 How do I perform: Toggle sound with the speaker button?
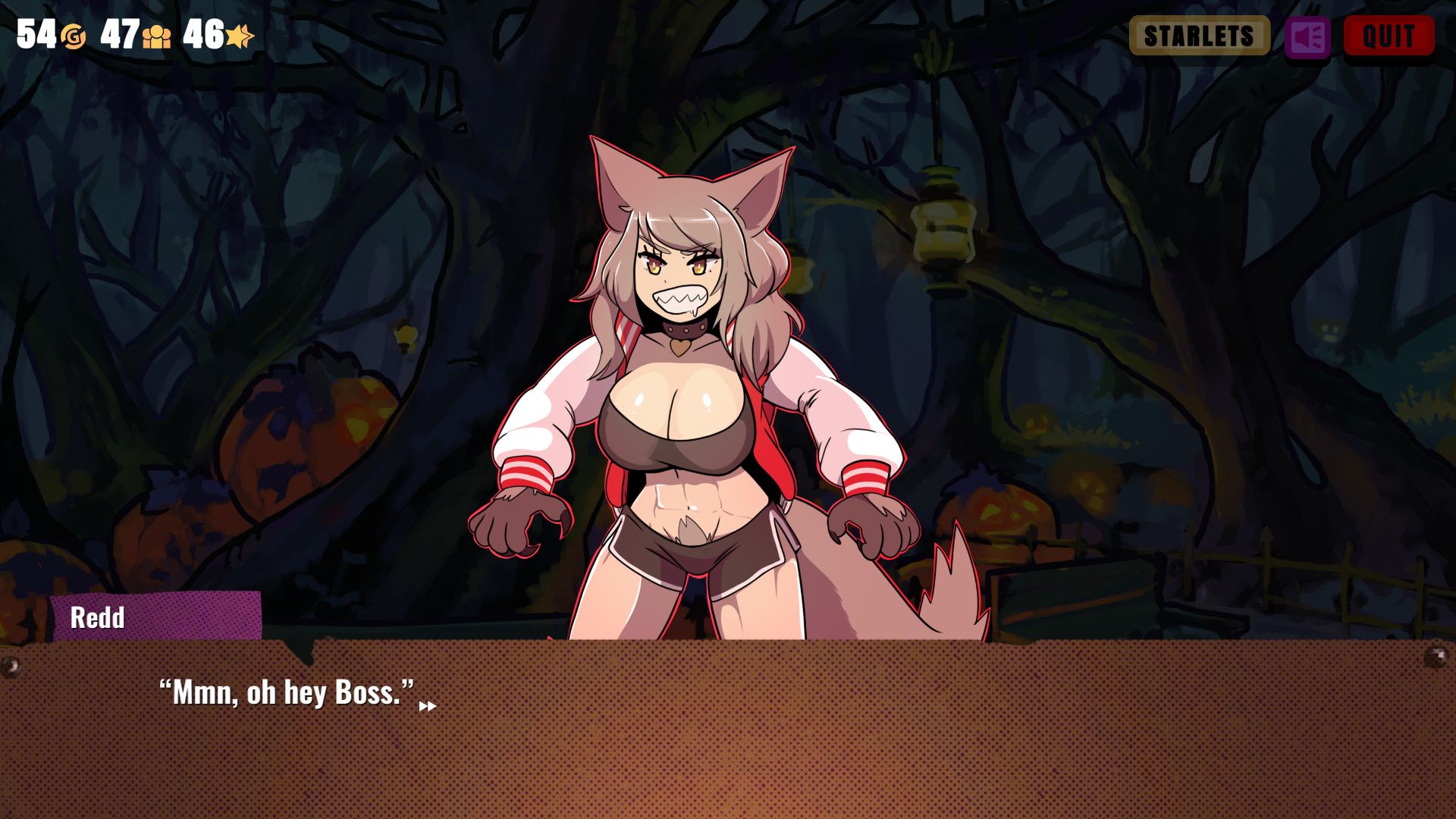(1307, 36)
